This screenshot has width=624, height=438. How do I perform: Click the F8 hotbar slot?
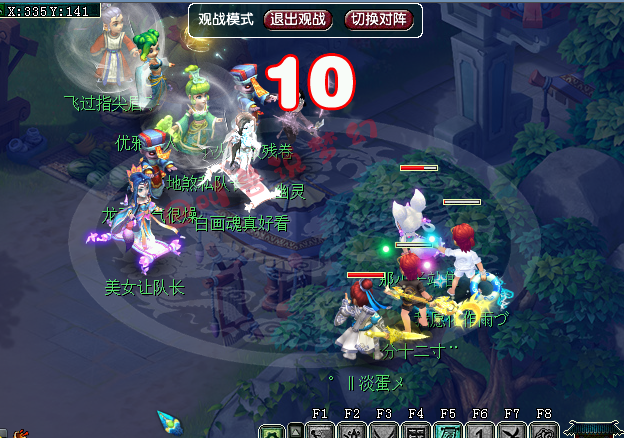point(544,431)
